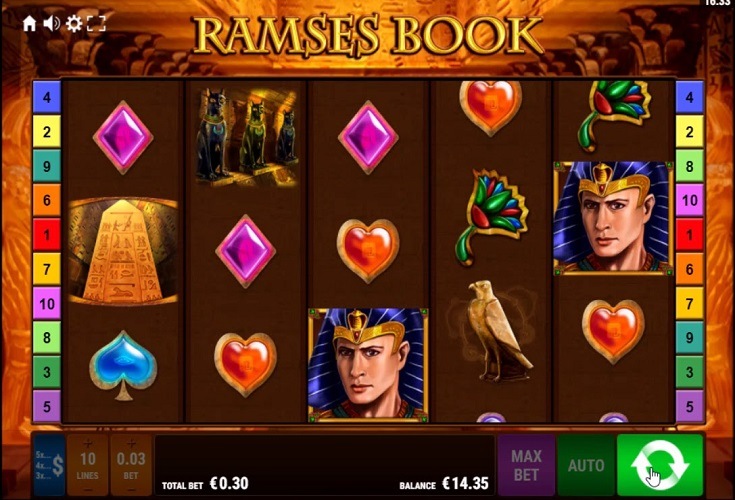This screenshot has width=735, height=500.
Task: Spin the reels with the green button
Action: tap(660, 465)
